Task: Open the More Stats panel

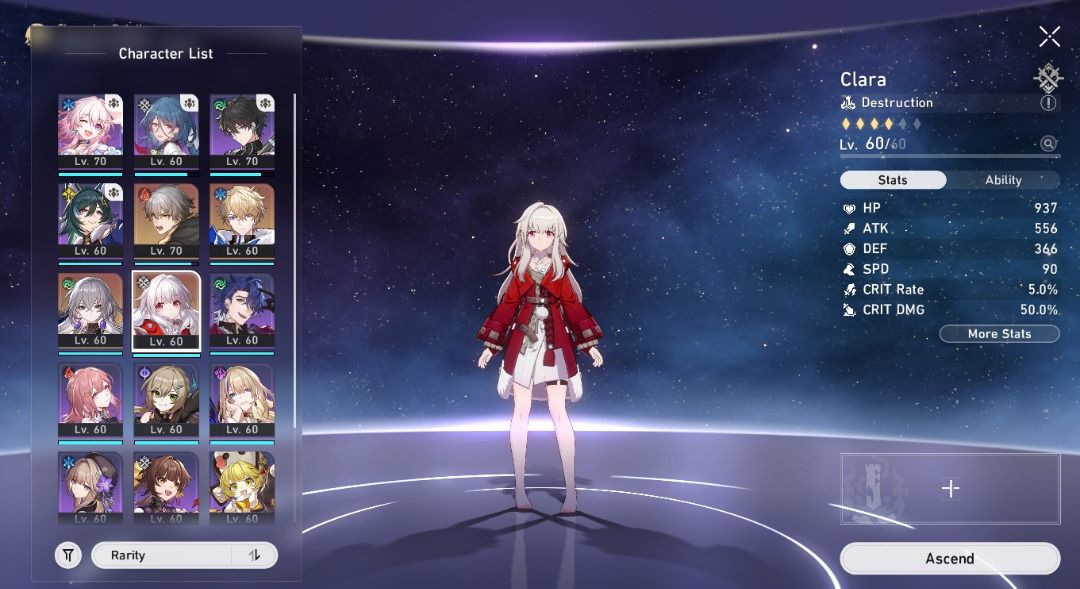Action: click(999, 334)
